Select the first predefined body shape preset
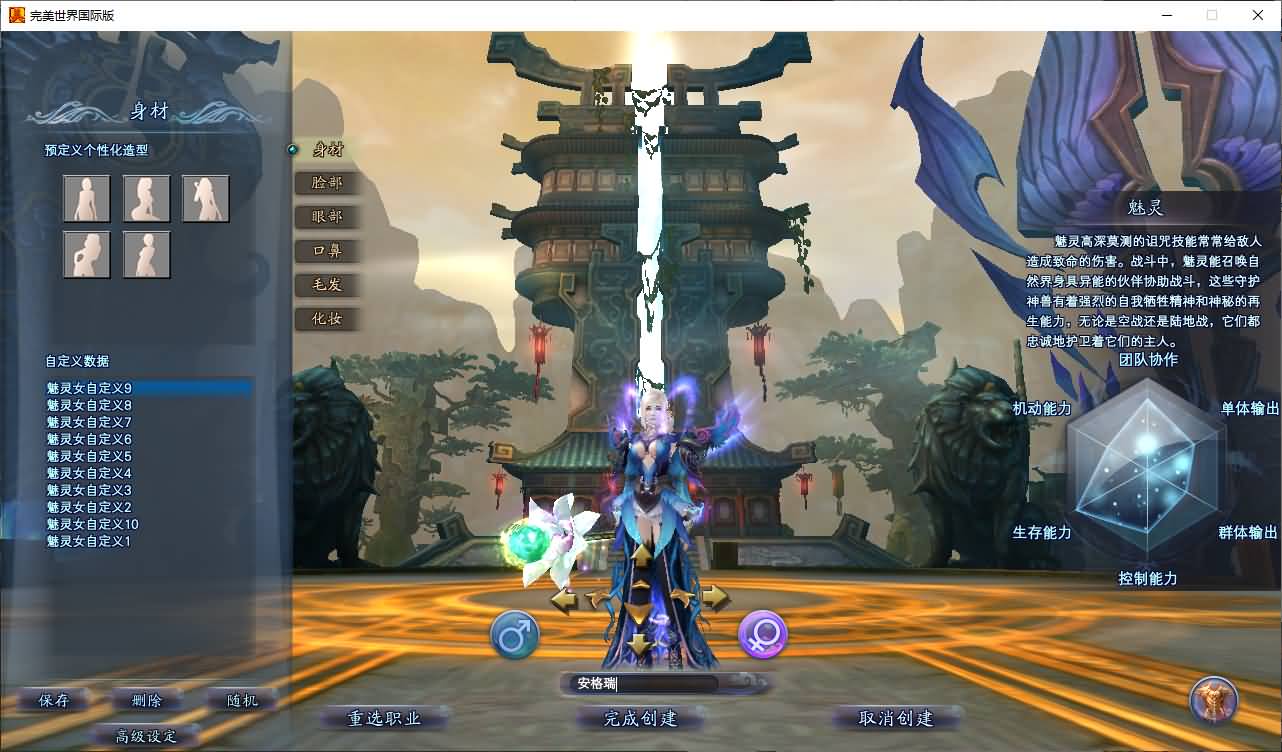Viewport: 1282px width, 752px height. [87, 197]
